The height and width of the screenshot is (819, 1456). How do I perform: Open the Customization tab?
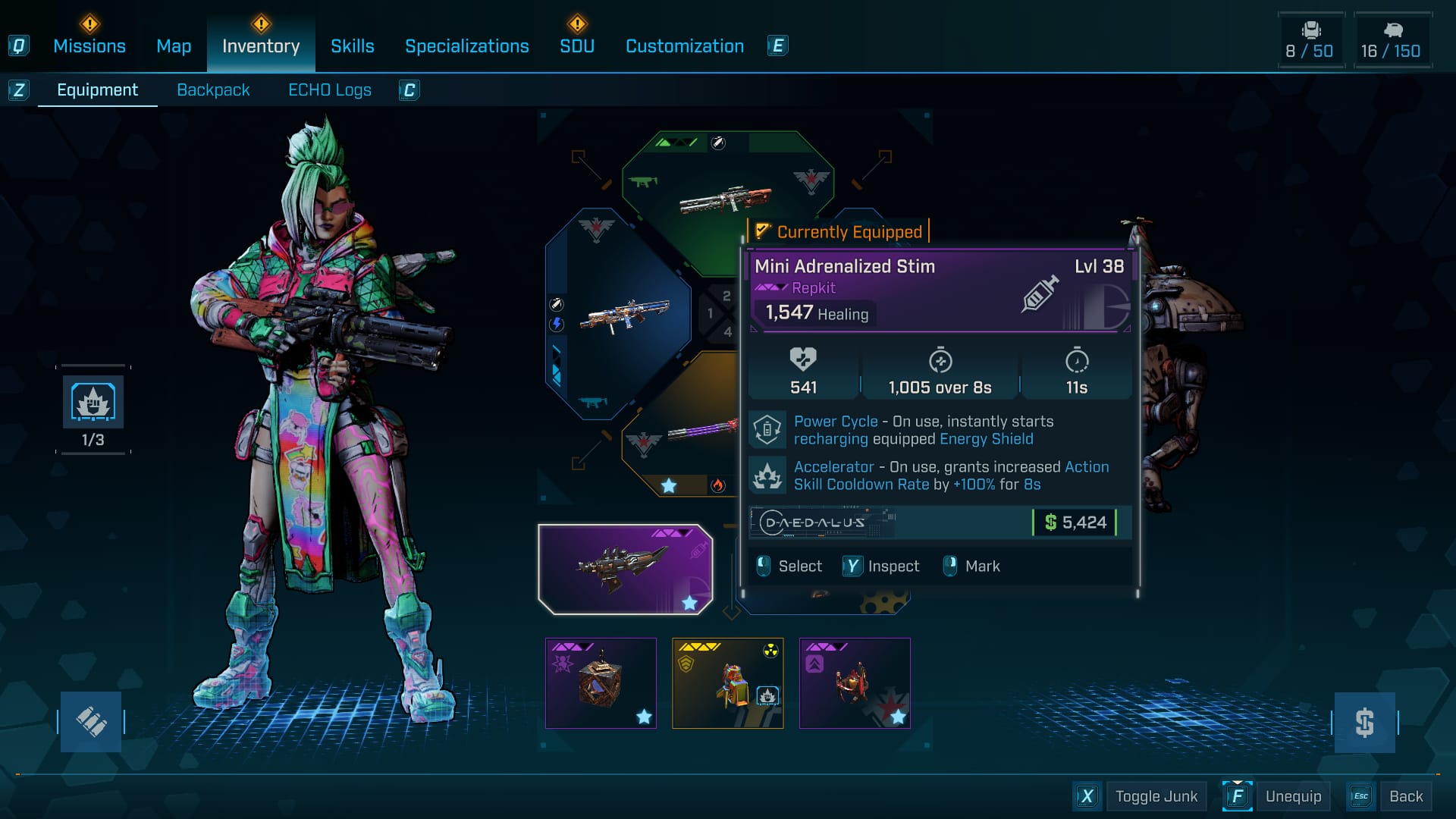click(684, 46)
